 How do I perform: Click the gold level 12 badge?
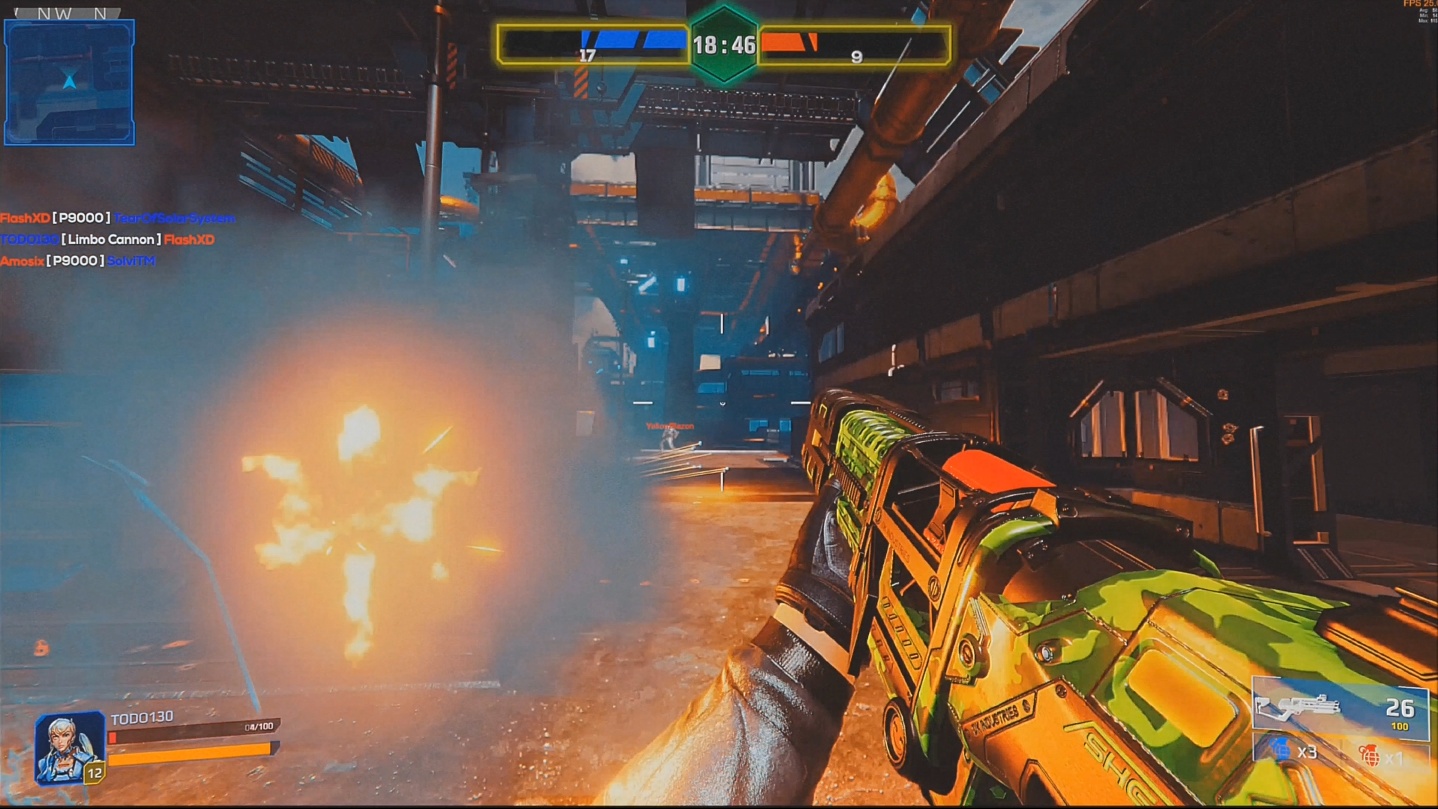(x=94, y=773)
